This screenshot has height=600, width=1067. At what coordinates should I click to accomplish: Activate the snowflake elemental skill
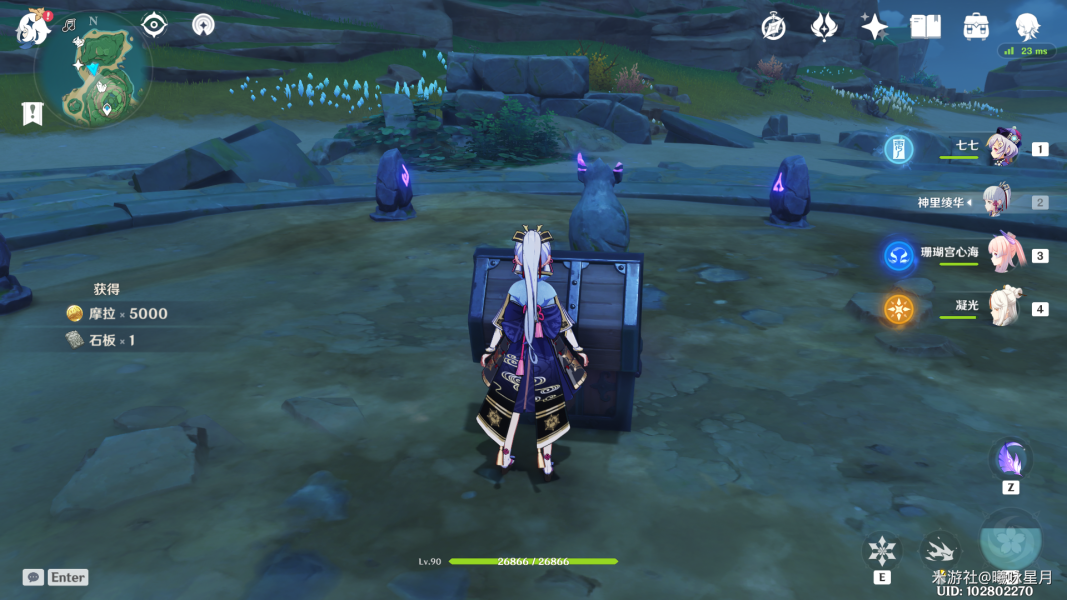882,551
